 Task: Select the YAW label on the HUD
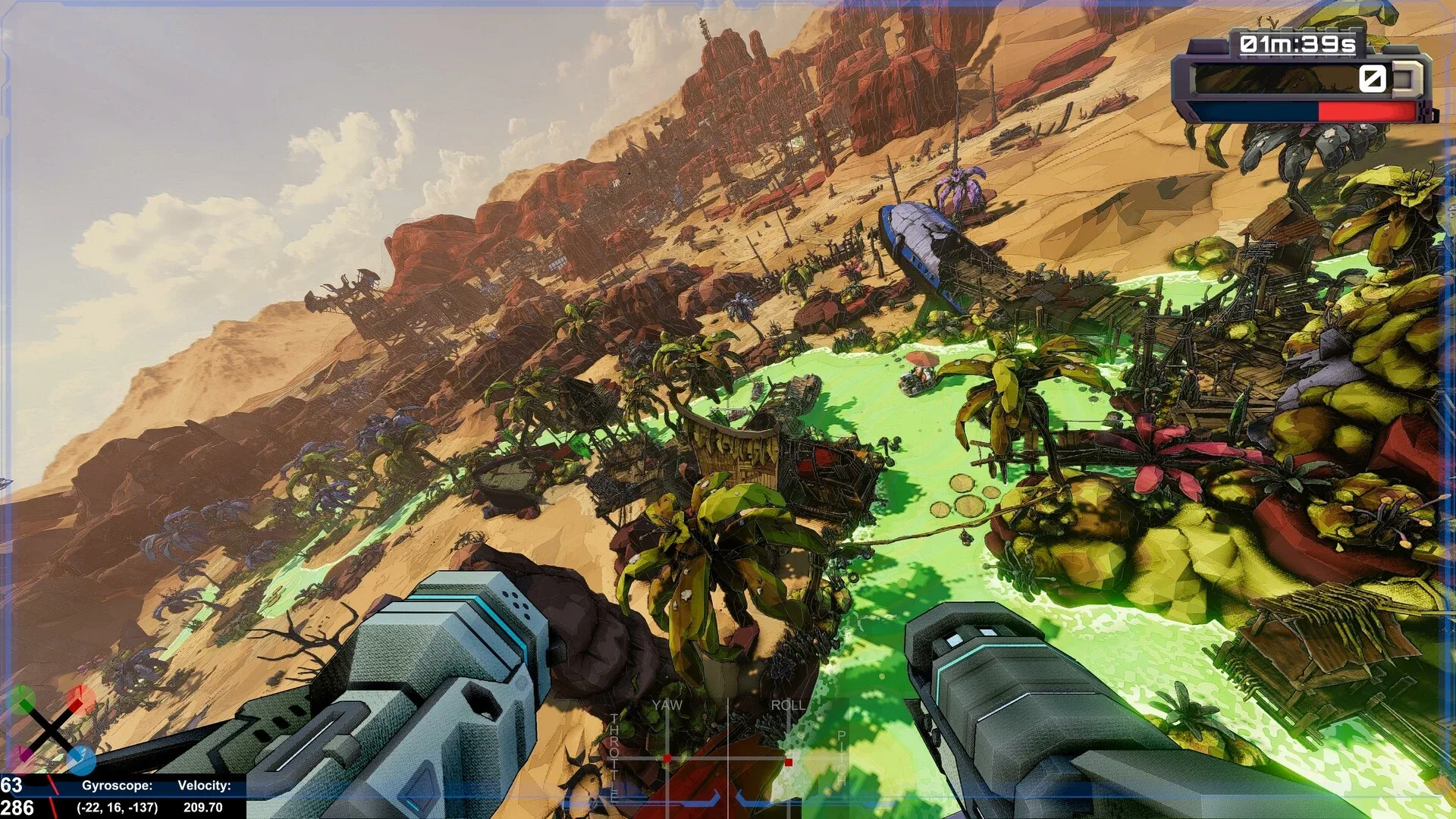coord(667,704)
